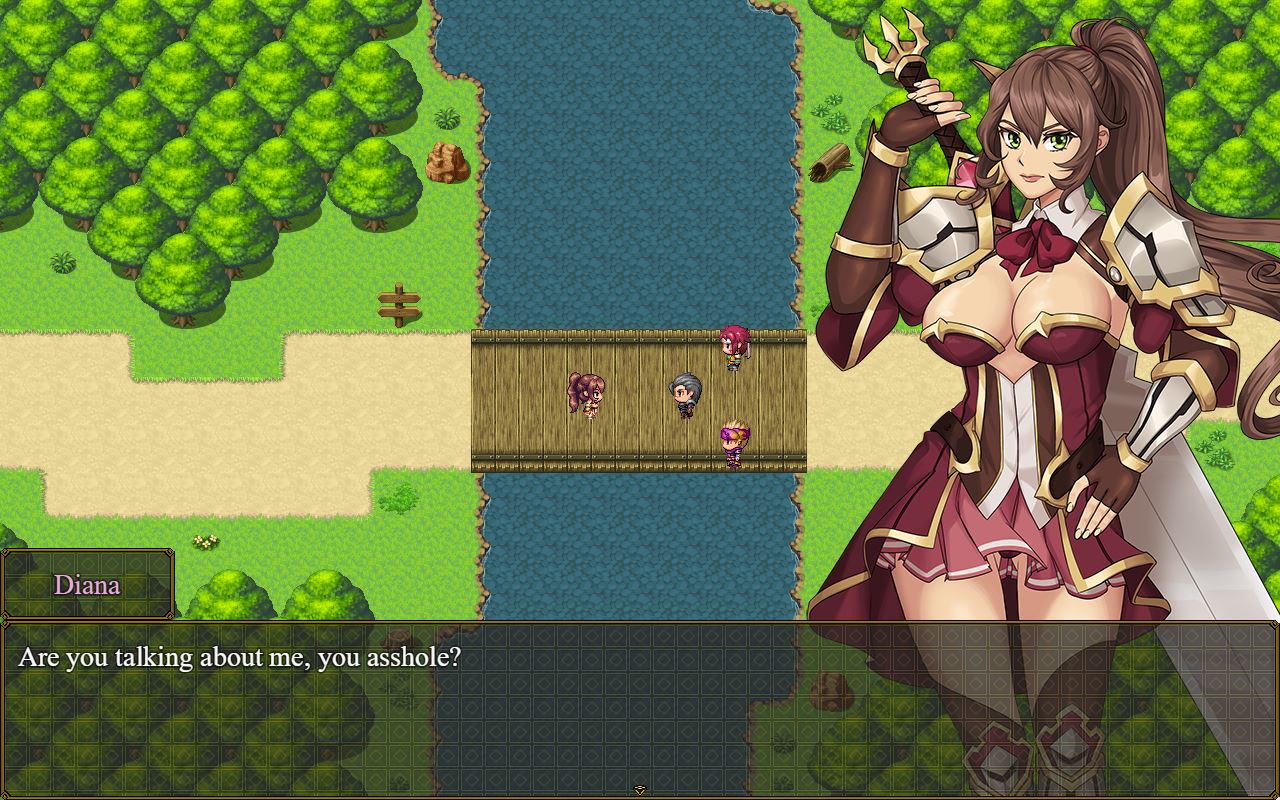Click the small continue arrow under the dialogue
Viewport: 1280px width, 800px height.
(x=640, y=790)
